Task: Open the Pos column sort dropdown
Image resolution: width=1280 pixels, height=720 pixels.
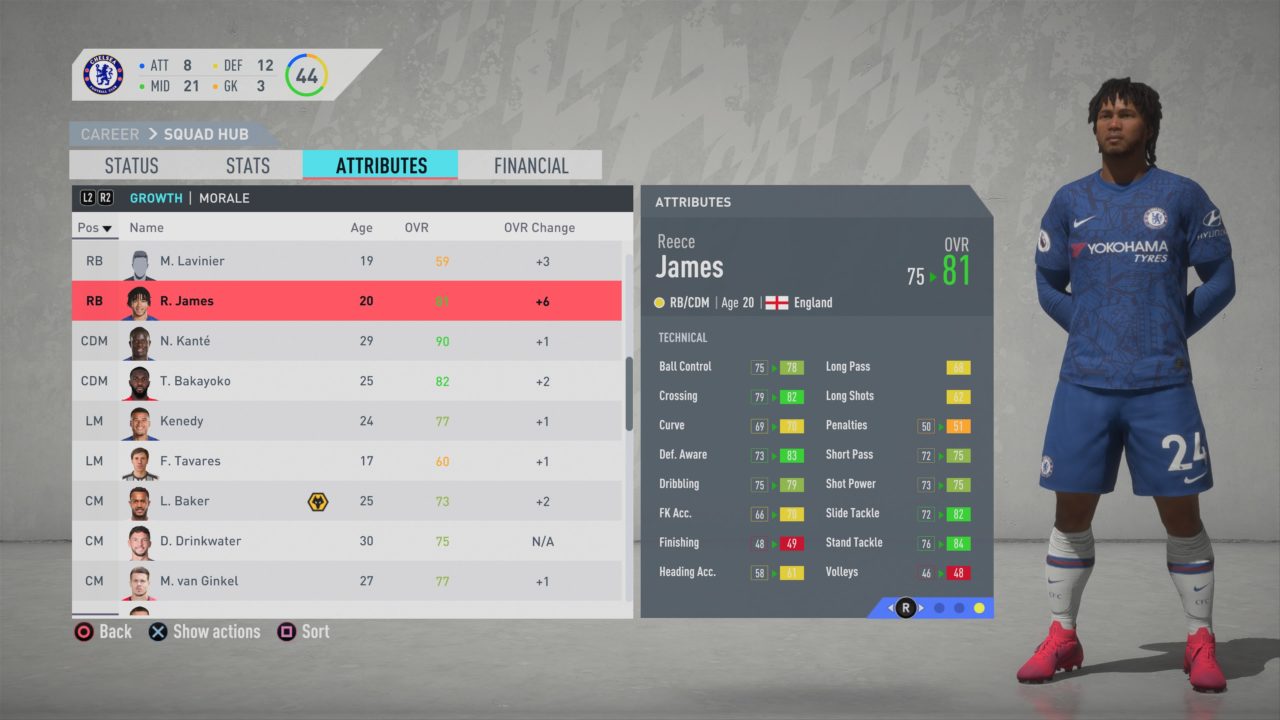Action: click(x=94, y=228)
